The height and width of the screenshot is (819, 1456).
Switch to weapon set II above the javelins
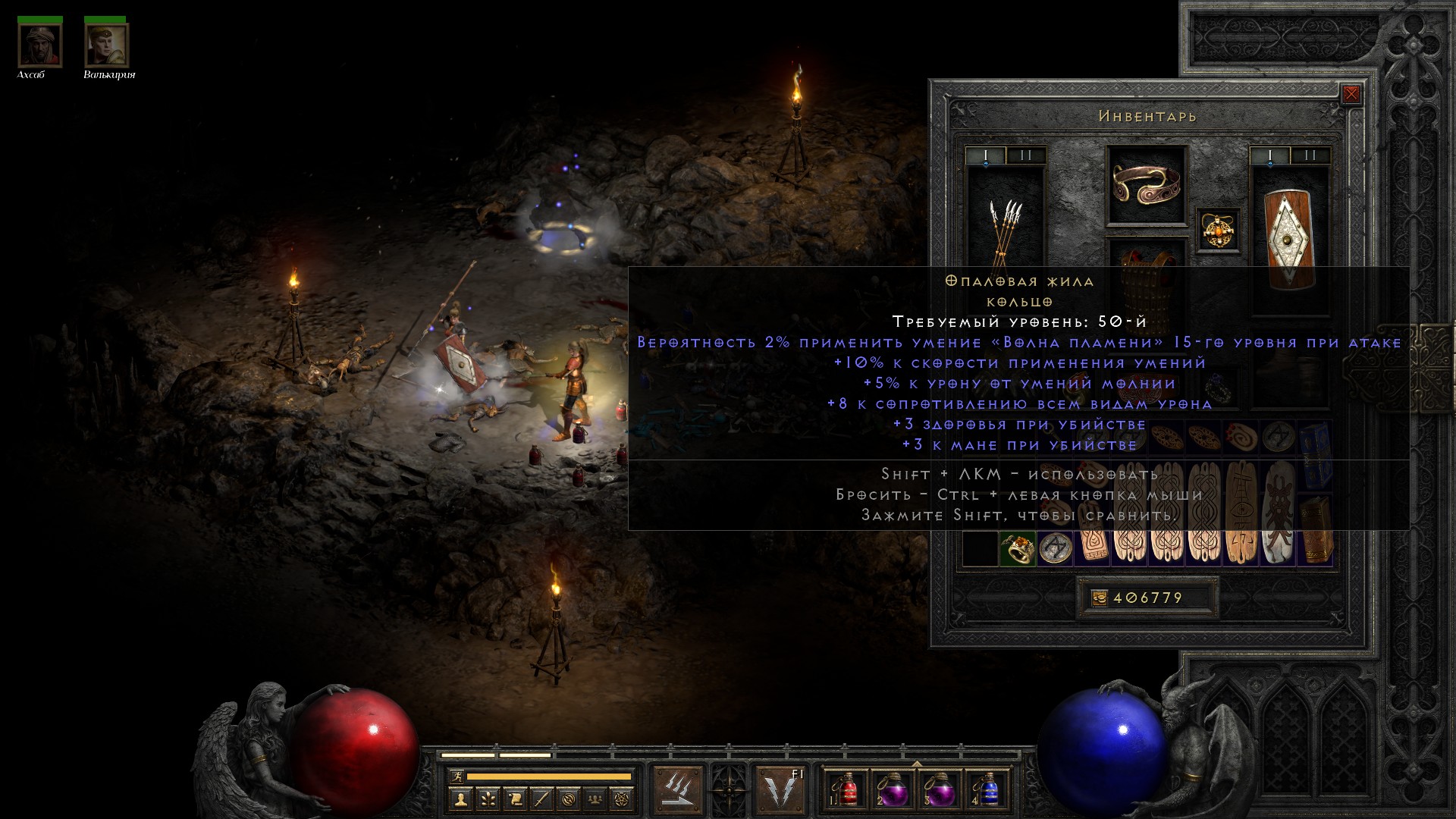(1026, 156)
